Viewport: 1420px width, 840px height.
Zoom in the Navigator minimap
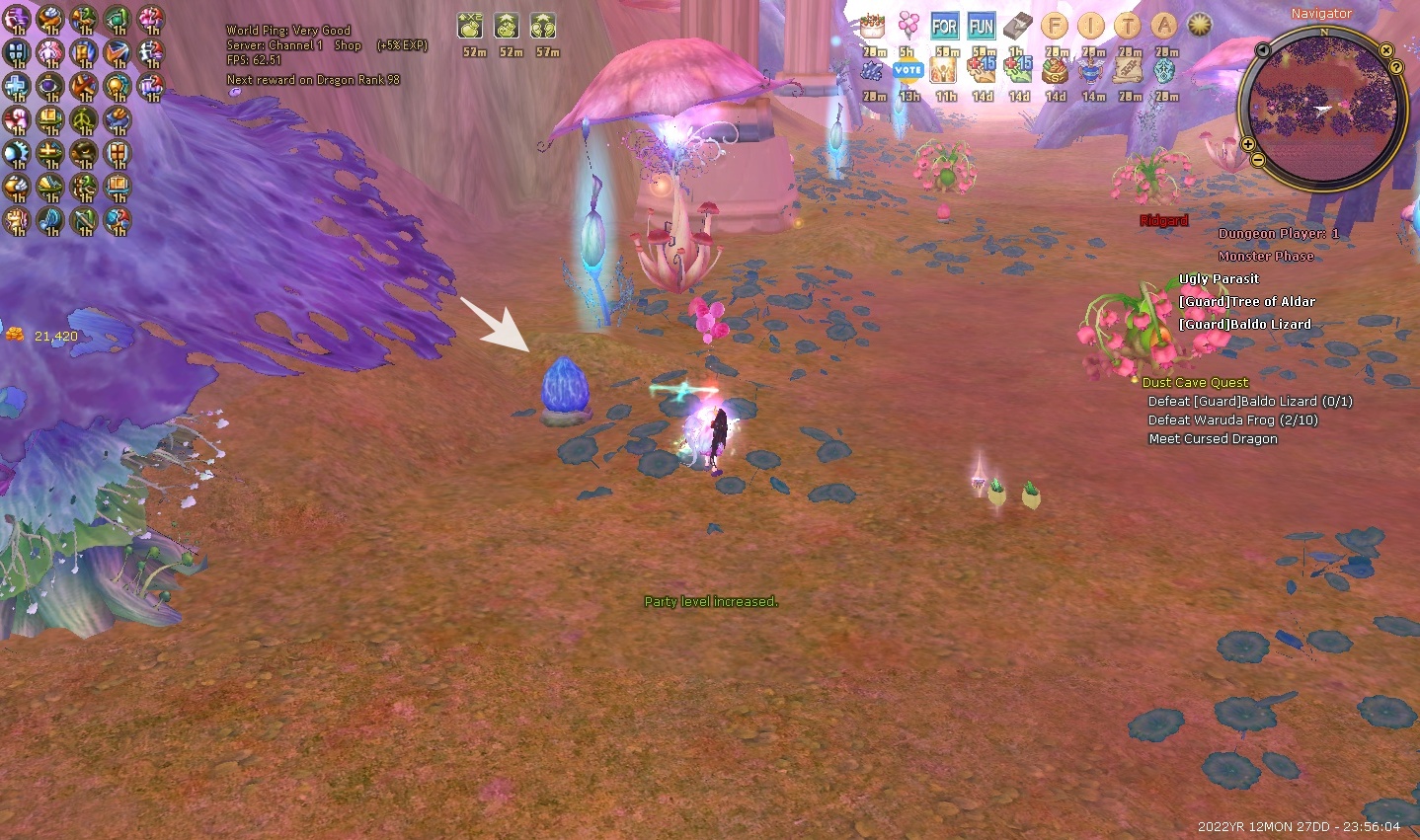click(1248, 144)
